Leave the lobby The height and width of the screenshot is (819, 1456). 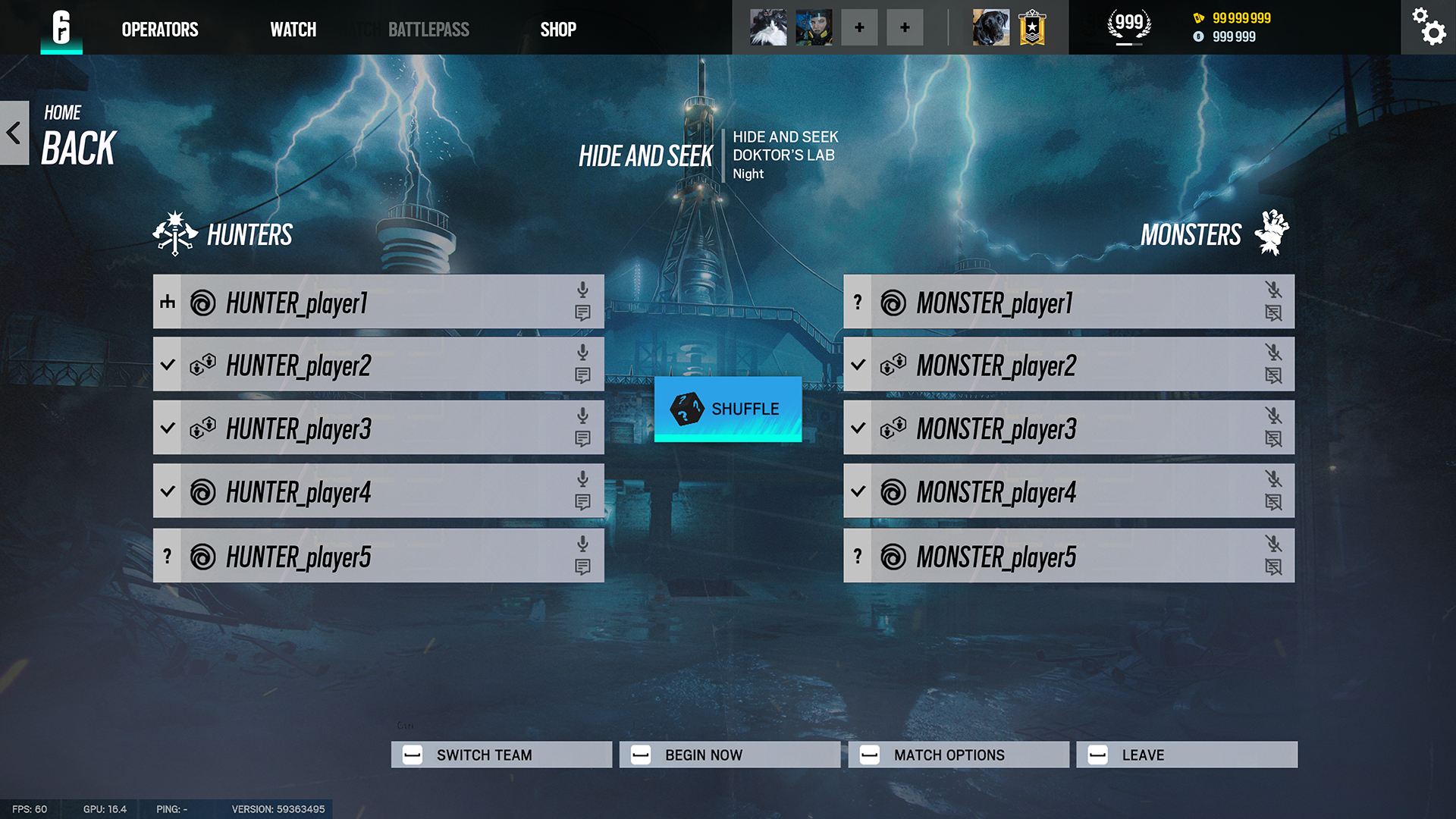(1187, 755)
